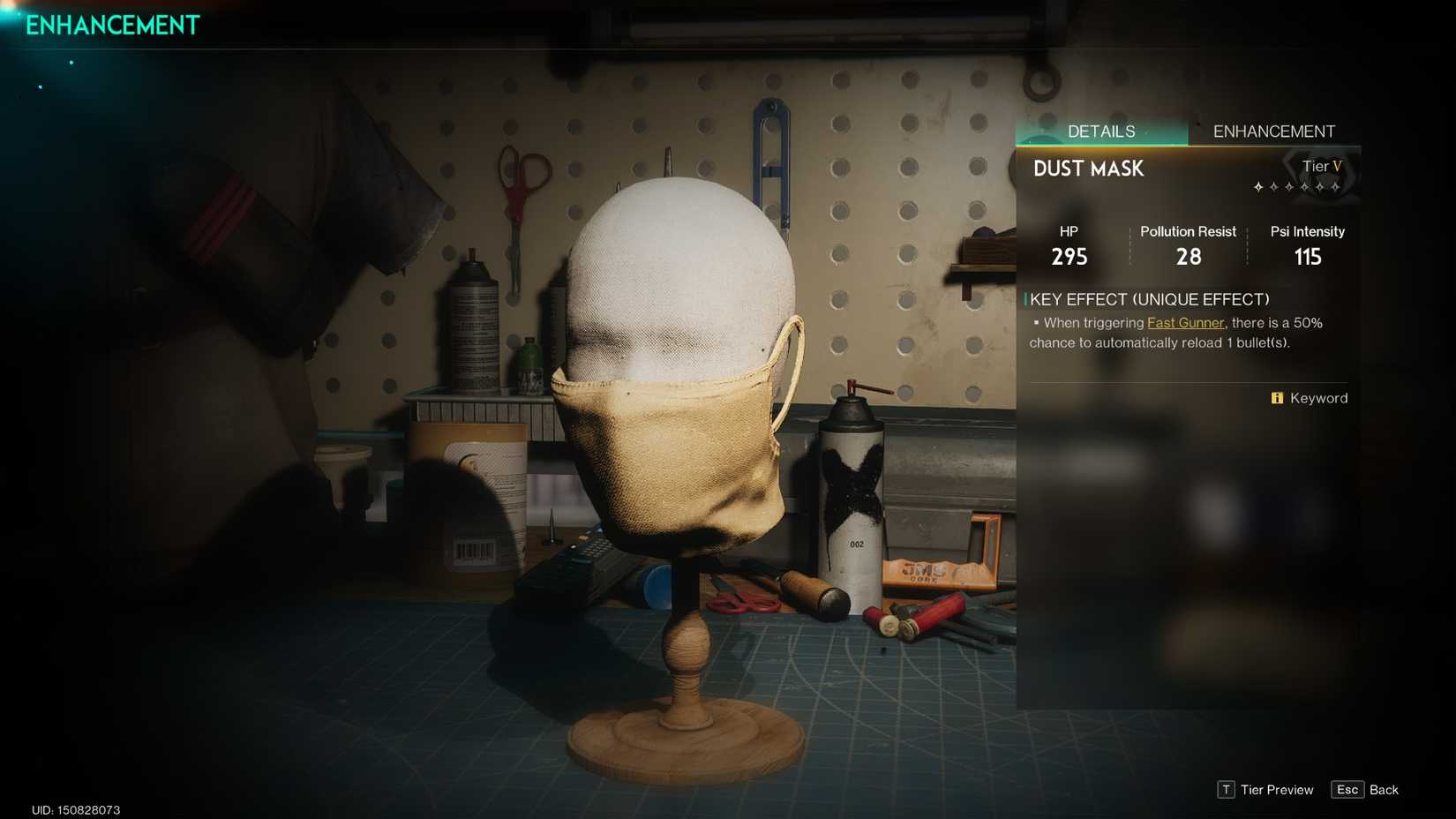The width and height of the screenshot is (1456, 819).
Task: Toggle the second tier star pip
Action: click(x=1273, y=187)
